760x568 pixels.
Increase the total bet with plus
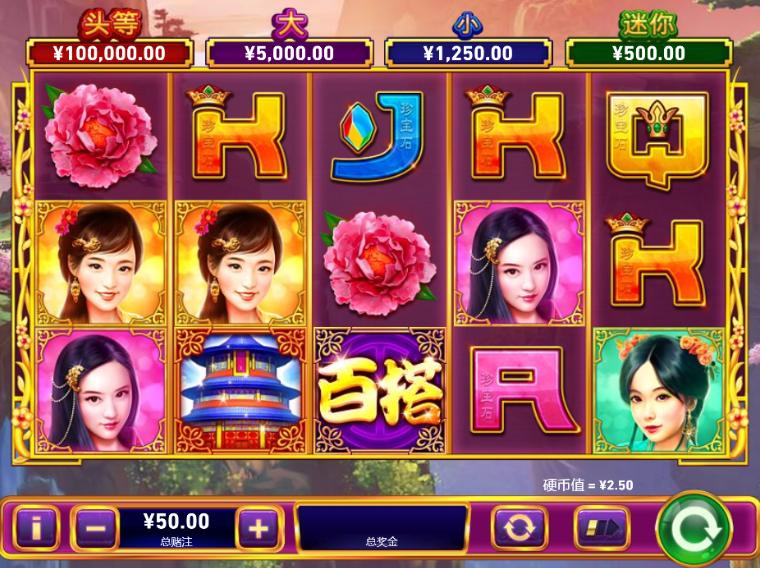(259, 527)
